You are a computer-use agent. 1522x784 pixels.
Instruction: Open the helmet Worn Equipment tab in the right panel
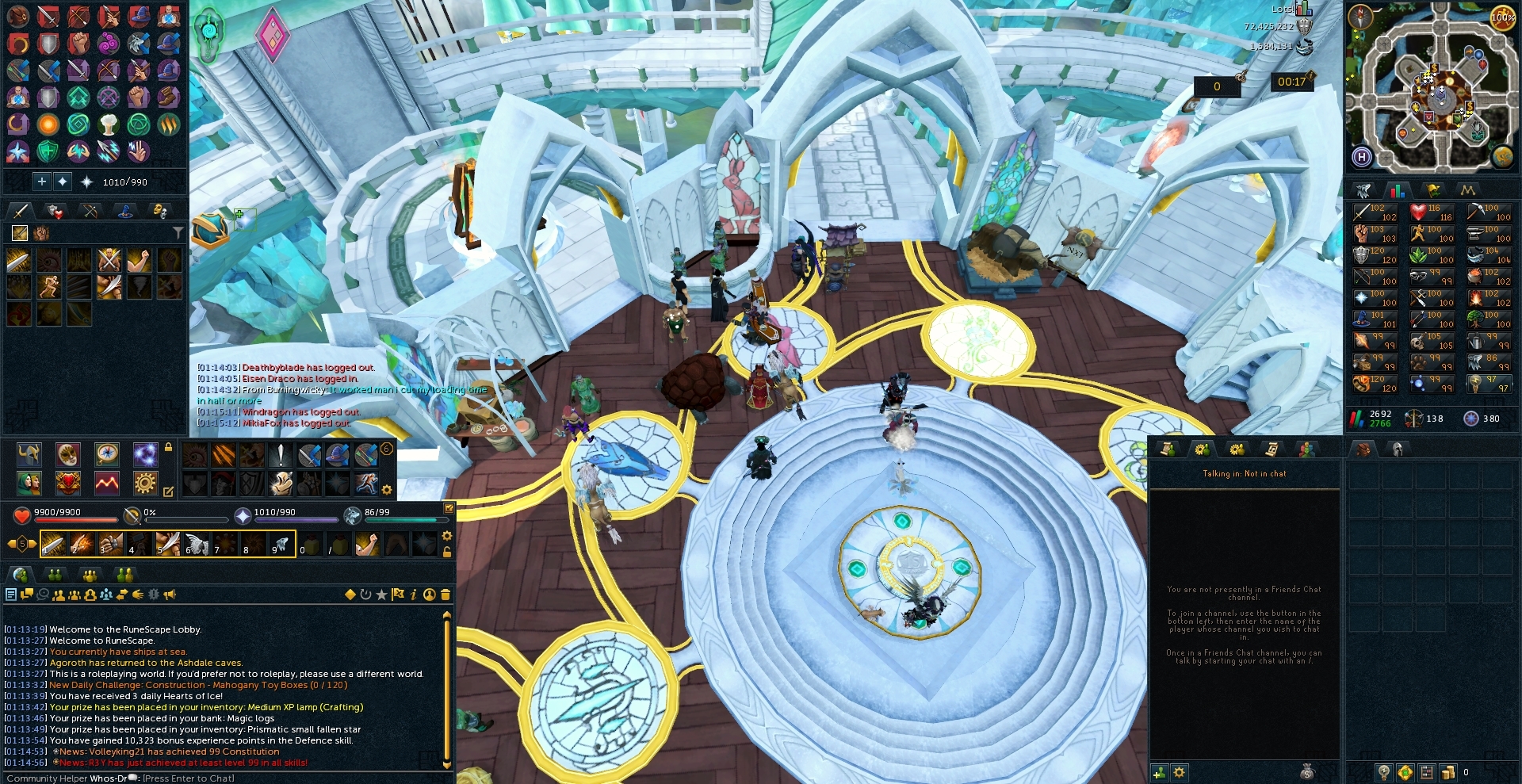1398,449
